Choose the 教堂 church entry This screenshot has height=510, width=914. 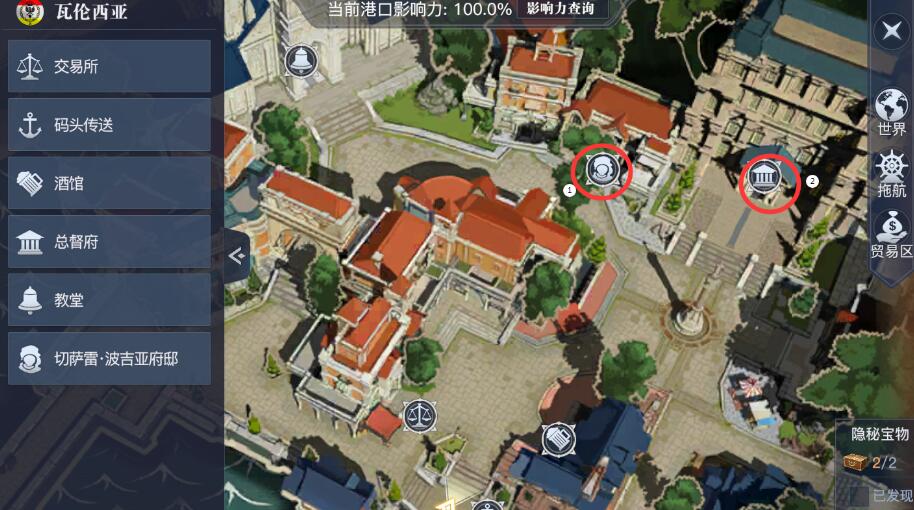click(109, 299)
